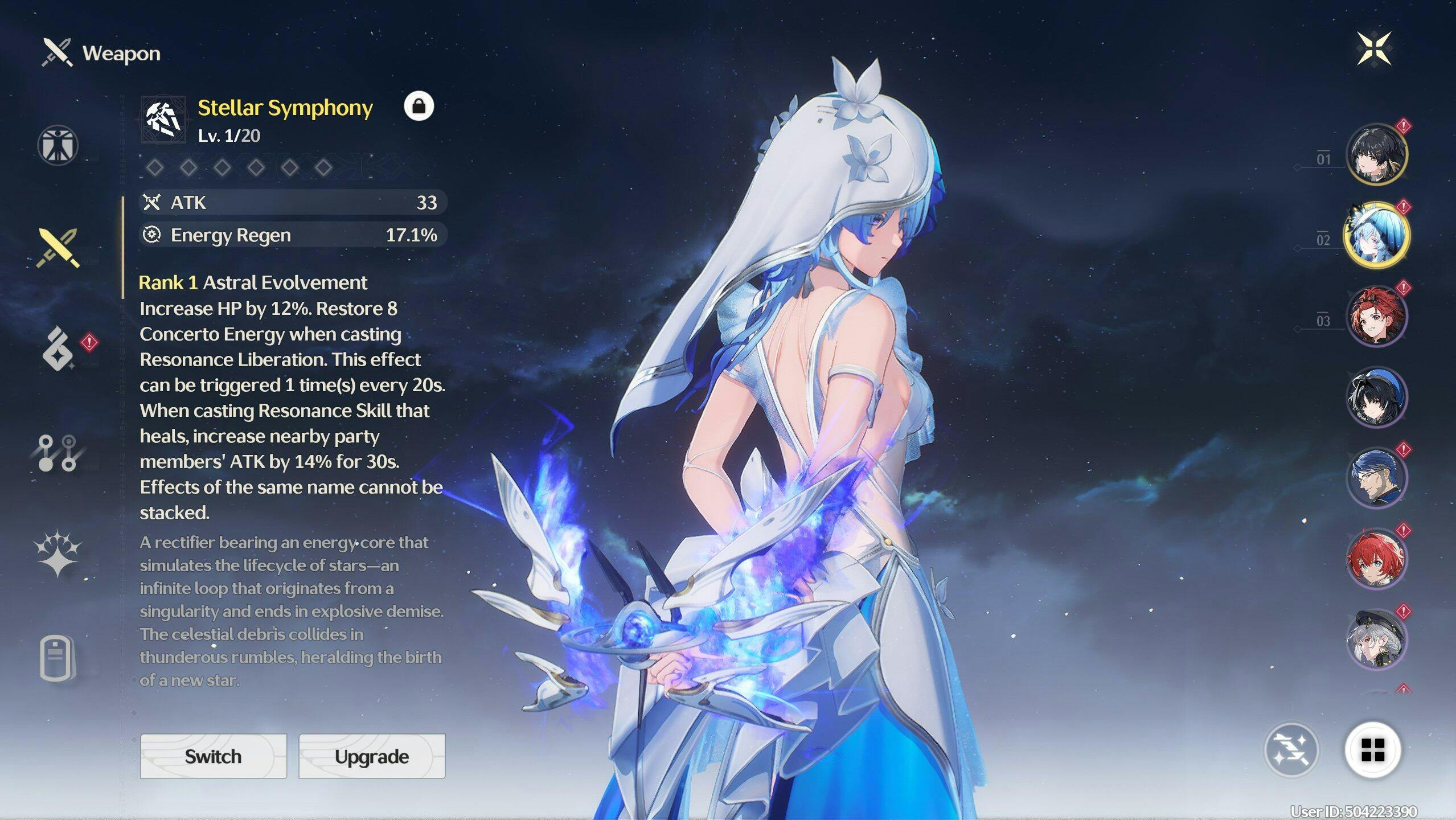This screenshot has height=820, width=1456.
Task: Select the blue-haired man with glasses
Action: click(1376, 478)
